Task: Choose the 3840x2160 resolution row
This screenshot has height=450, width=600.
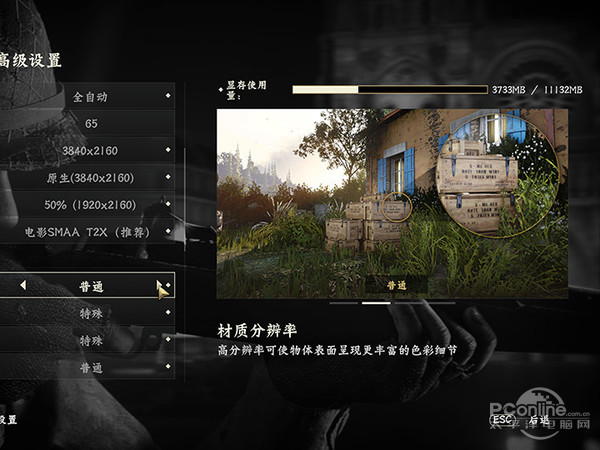Action: pos(90,150)
